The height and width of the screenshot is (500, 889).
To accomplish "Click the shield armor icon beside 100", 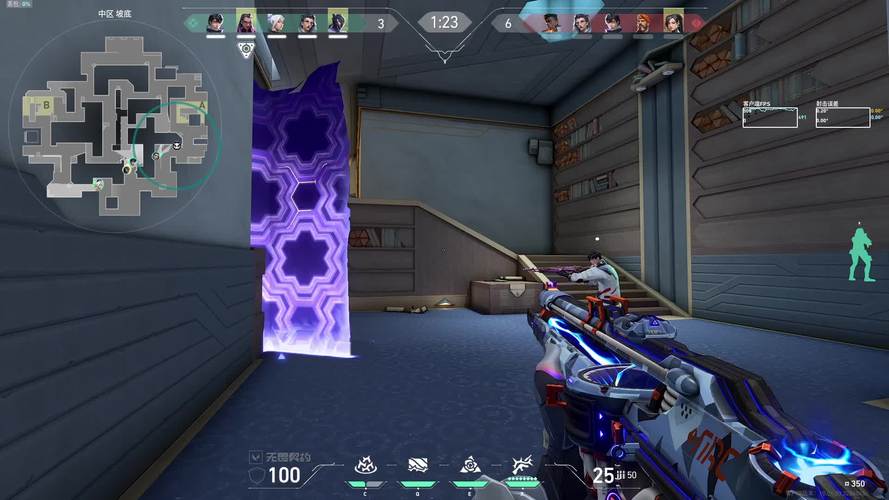I will click(256, 475).
